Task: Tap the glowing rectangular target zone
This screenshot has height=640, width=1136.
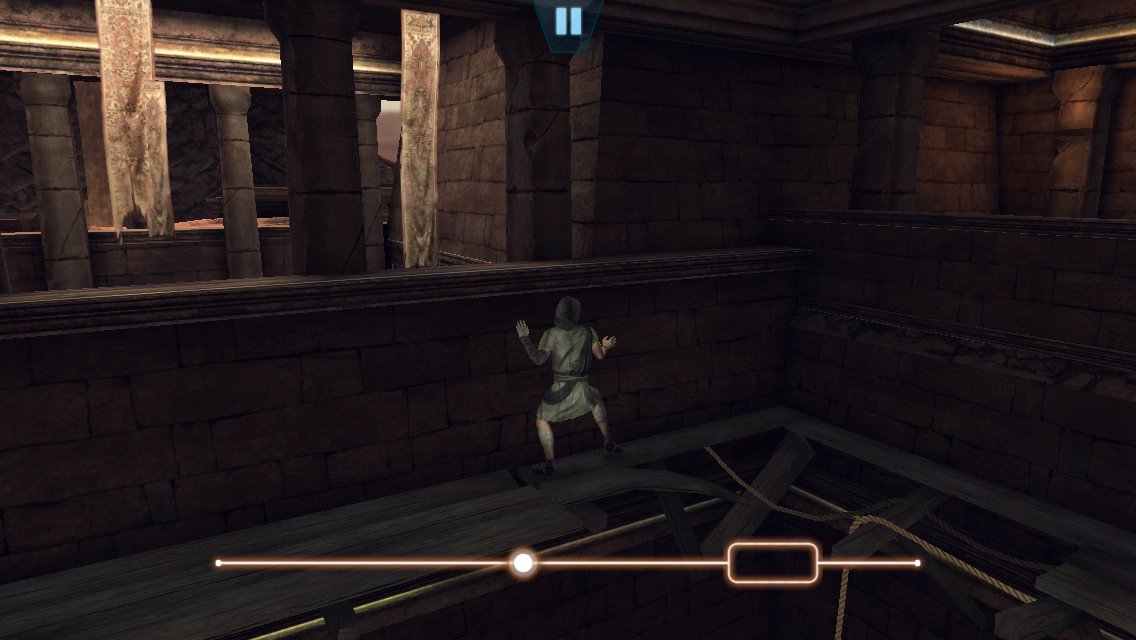Action: [773, 563]
